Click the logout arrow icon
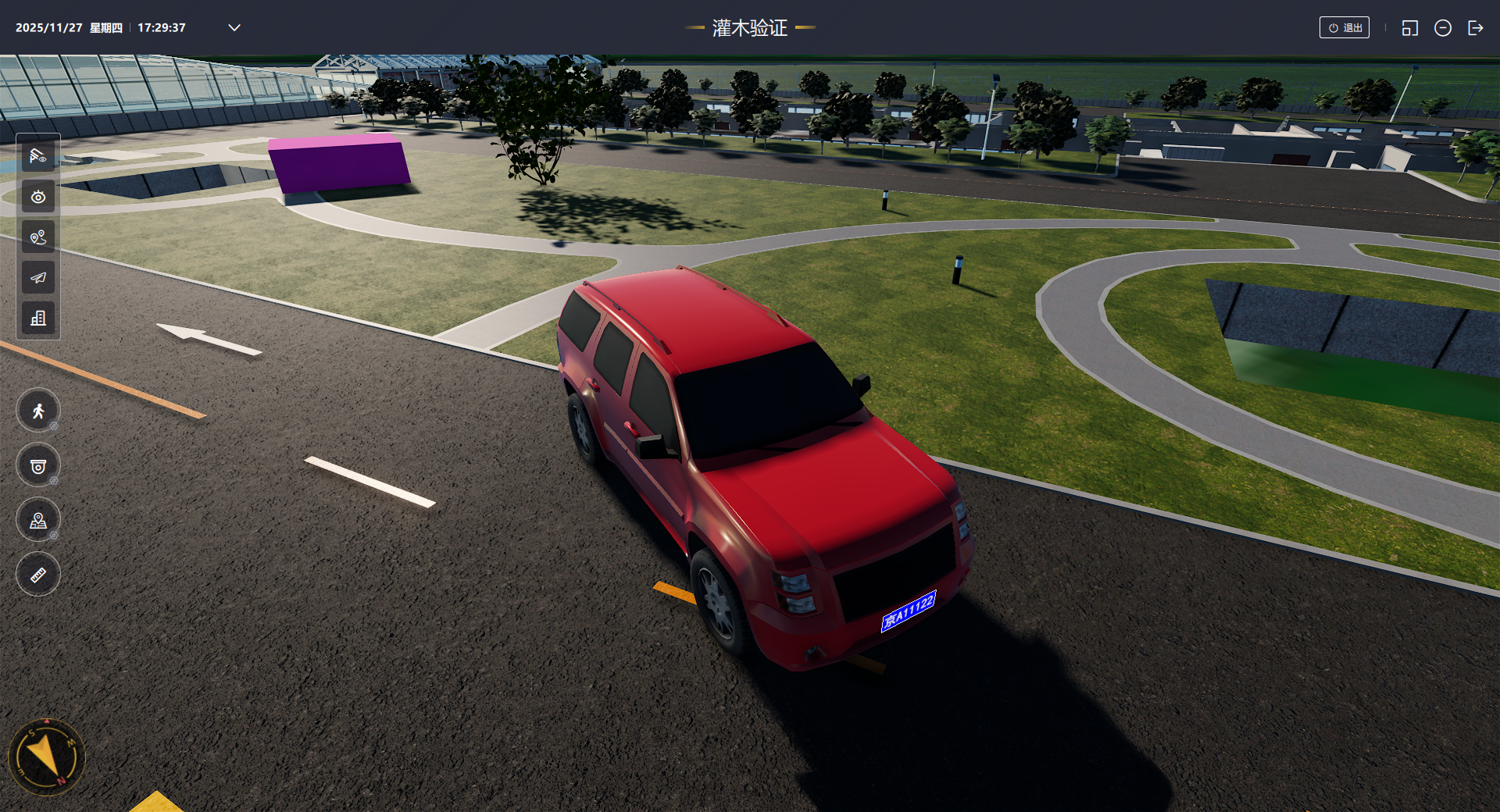This screenshot has height=812, width=1500. [x=1475, y=28]
